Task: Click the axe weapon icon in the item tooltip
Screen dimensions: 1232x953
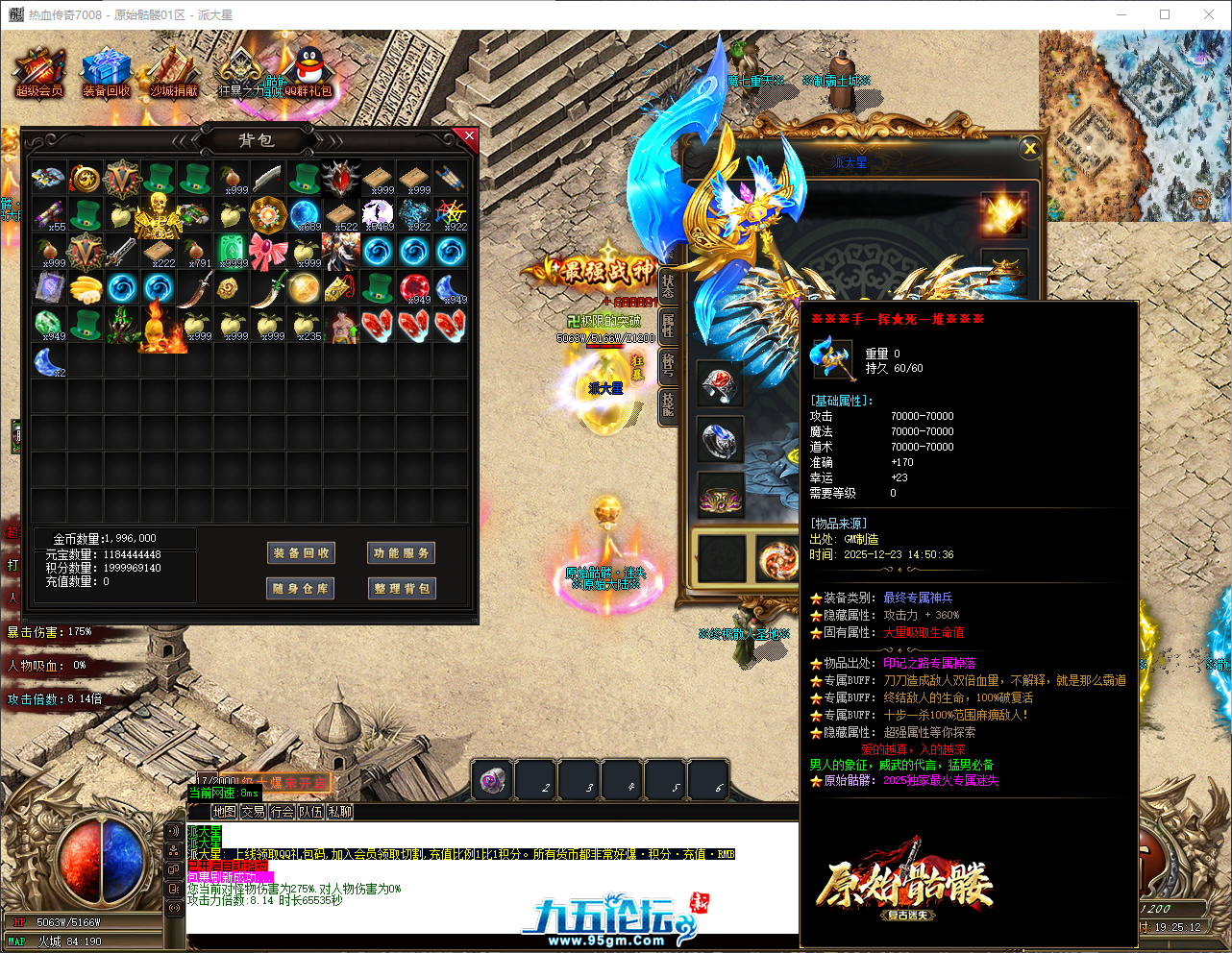Action: click(x=832, y=355)
